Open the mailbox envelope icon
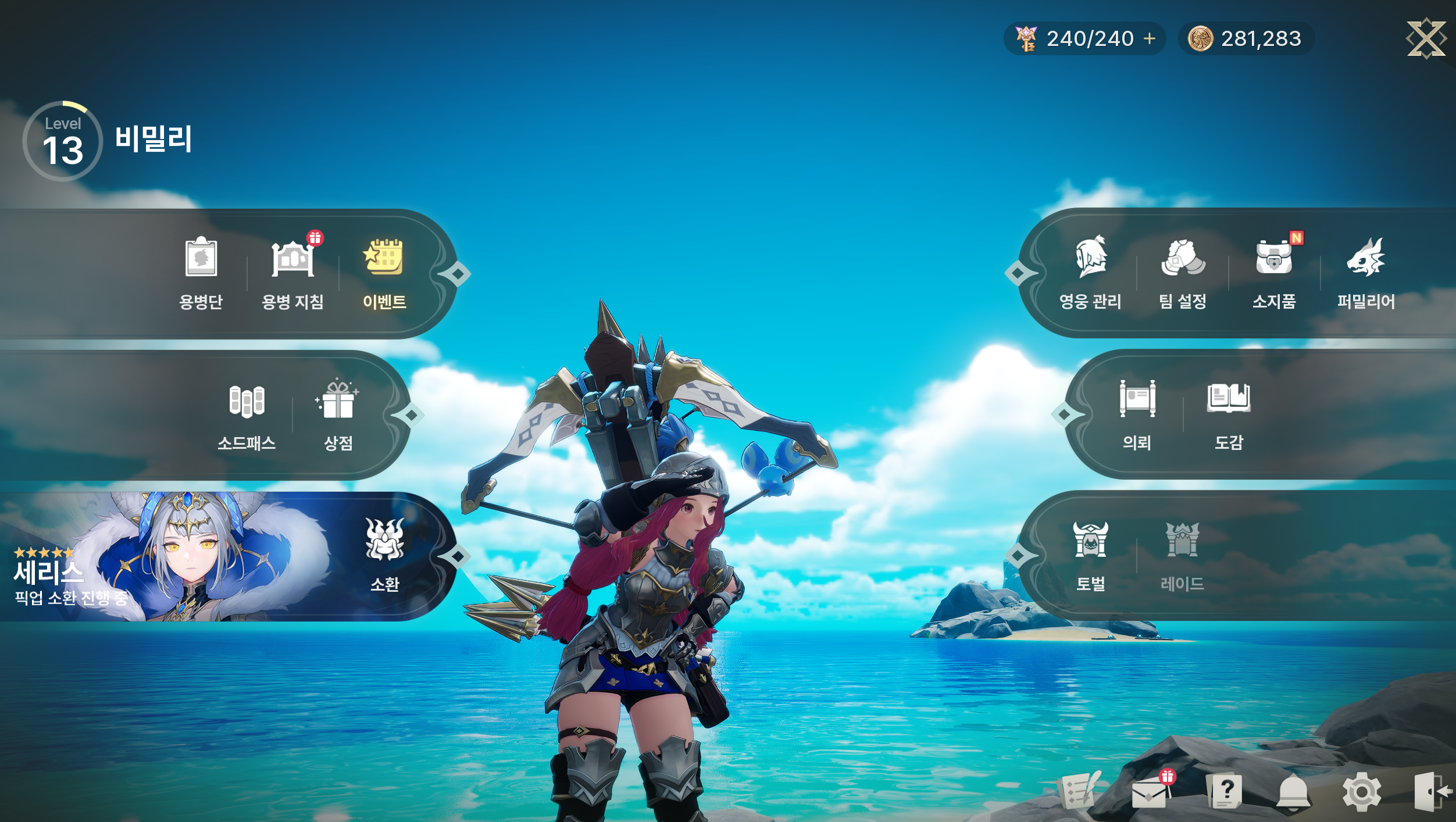Image resolution: width=1456 pixels, height=822 pixels. (x=1150, y=793)
